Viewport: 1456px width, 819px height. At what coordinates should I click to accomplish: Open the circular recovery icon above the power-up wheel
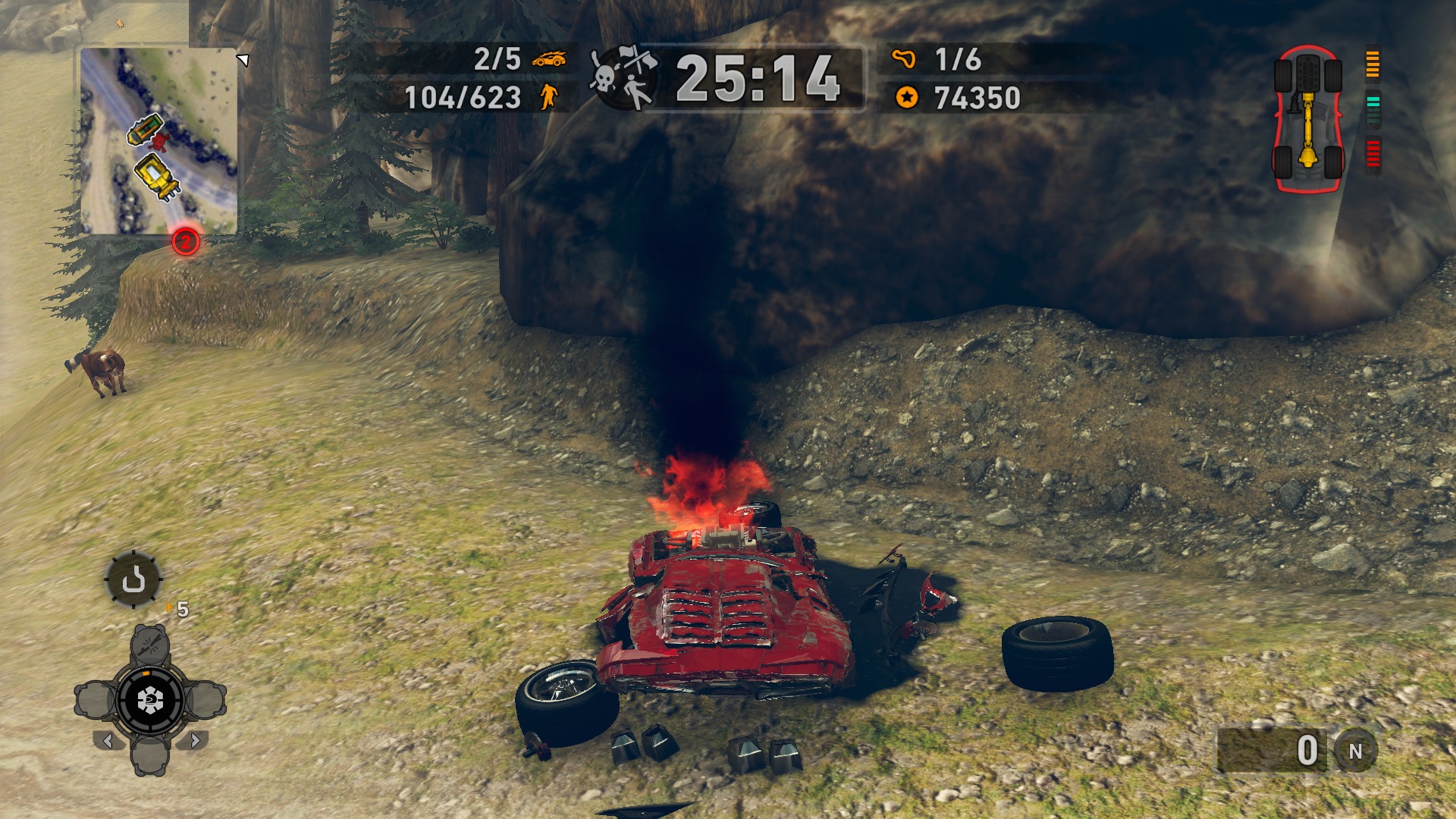click(x=133, y=581)
